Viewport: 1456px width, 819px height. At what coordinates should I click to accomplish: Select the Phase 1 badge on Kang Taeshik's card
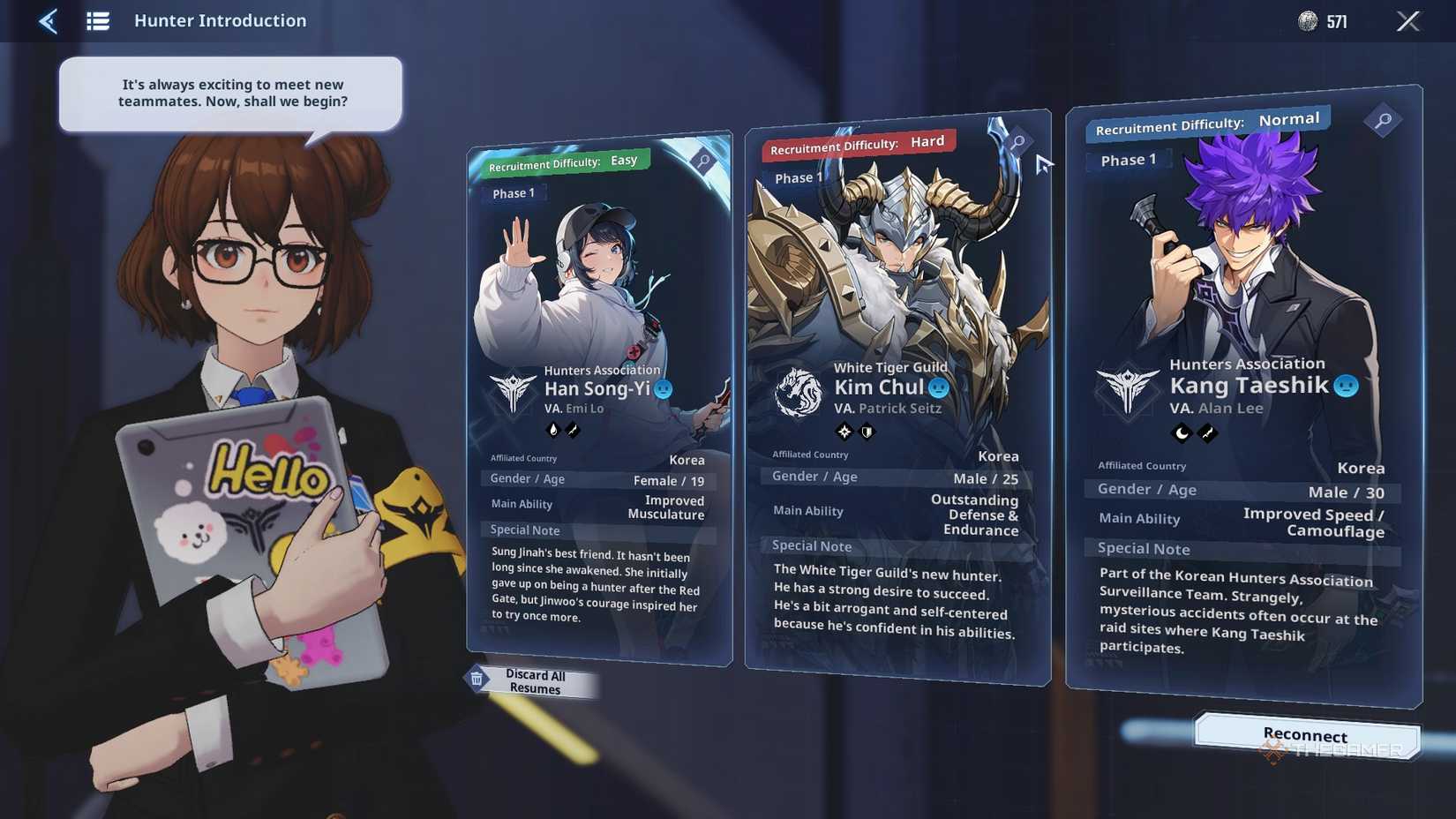click(1129, 160)
